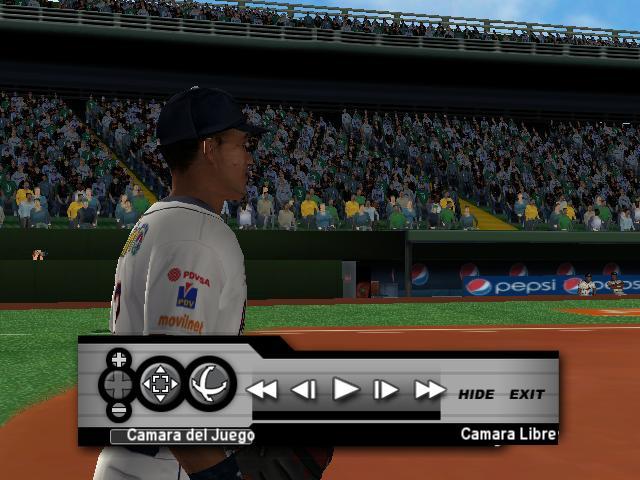Screen dimensions: 640x480
Task: Step back one frame
Action: 304,390
